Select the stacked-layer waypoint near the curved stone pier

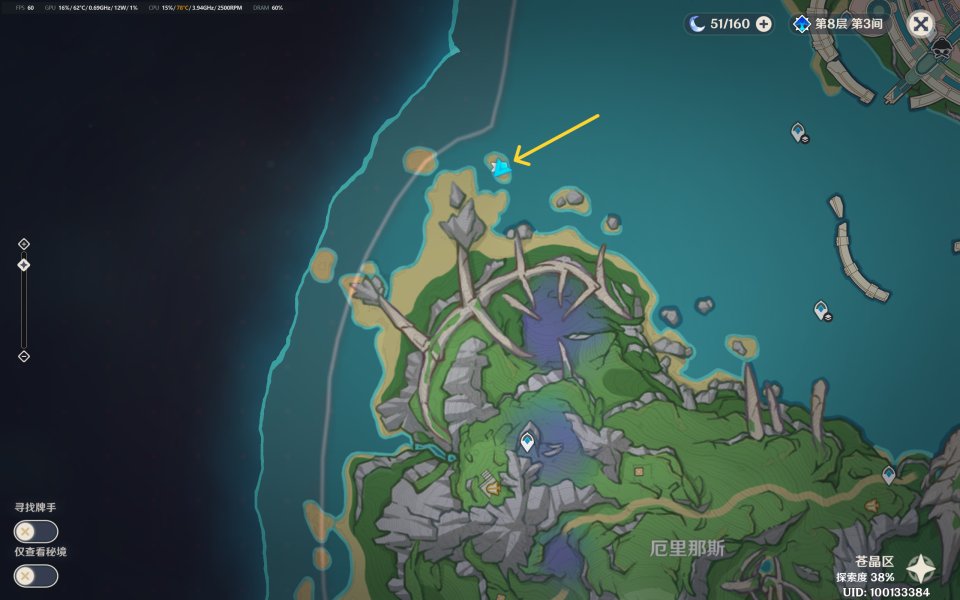[822, 310]
